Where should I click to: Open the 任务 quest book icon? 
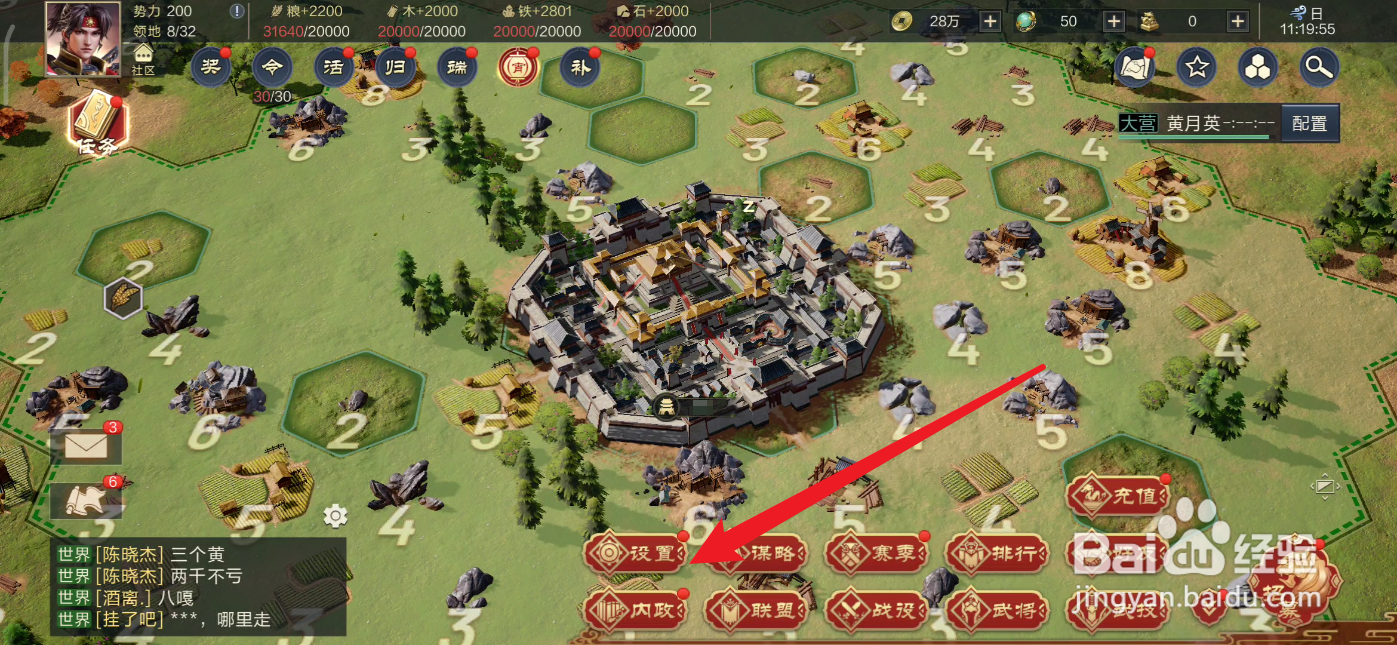click(x=99, y=123)
